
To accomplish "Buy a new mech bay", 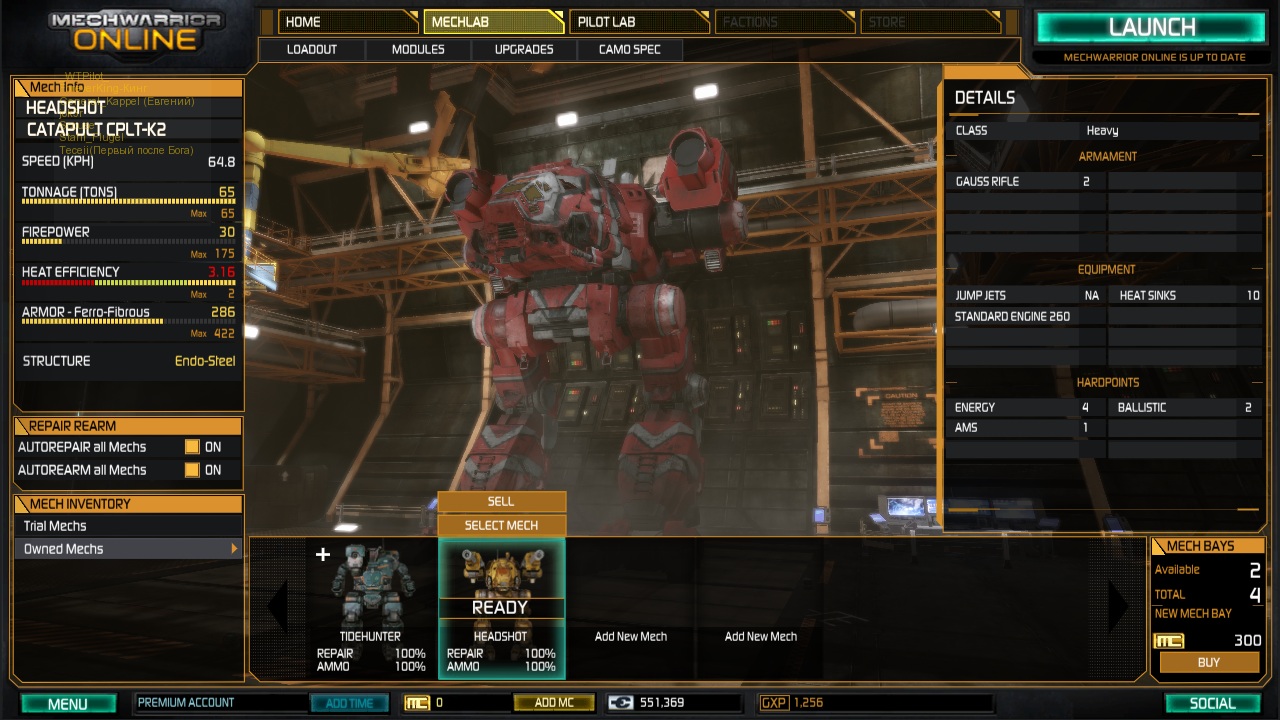I will pyautogui.click(x=1208, y=662).
